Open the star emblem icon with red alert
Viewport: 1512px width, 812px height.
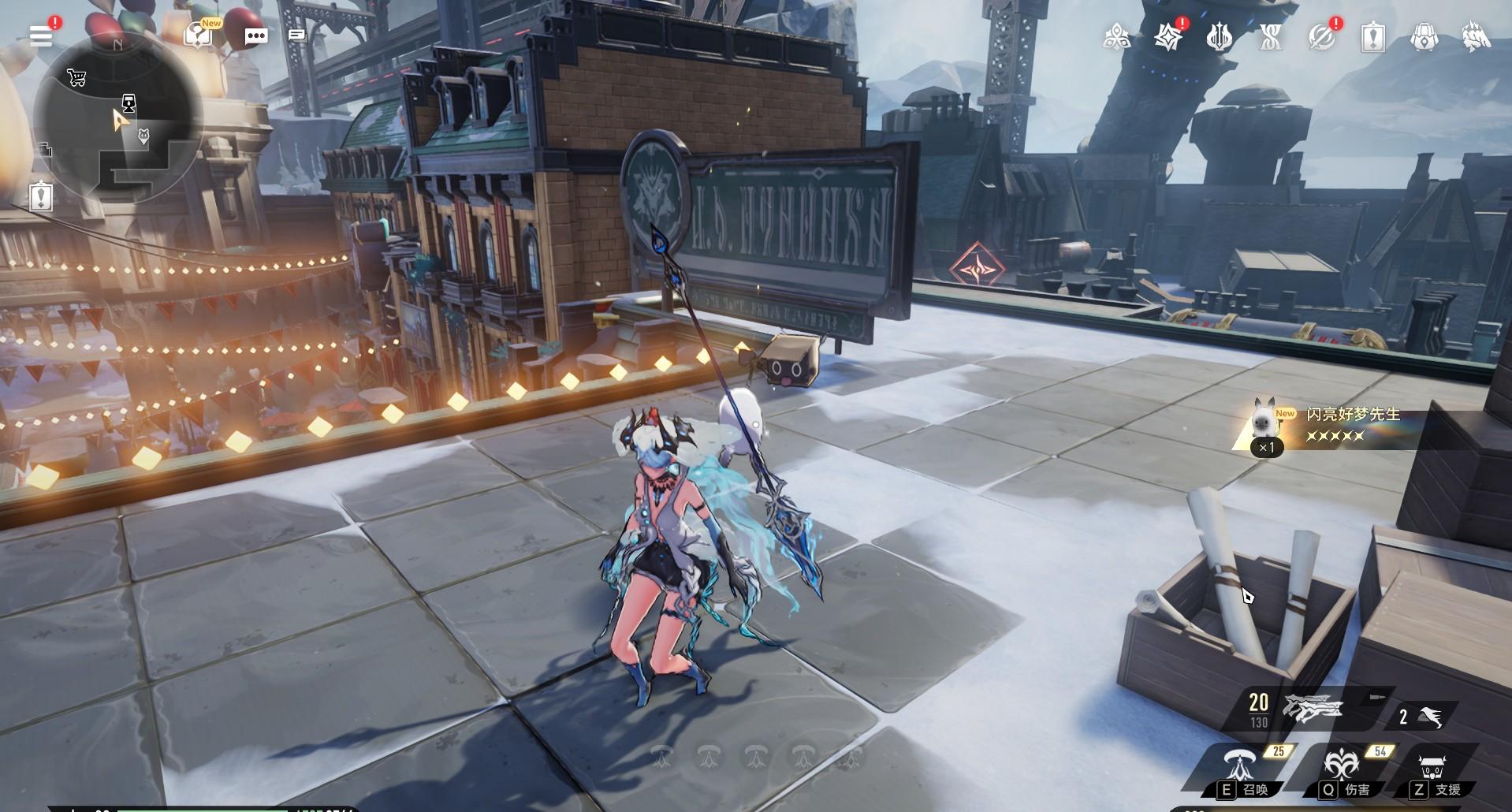click(1168, 37)
